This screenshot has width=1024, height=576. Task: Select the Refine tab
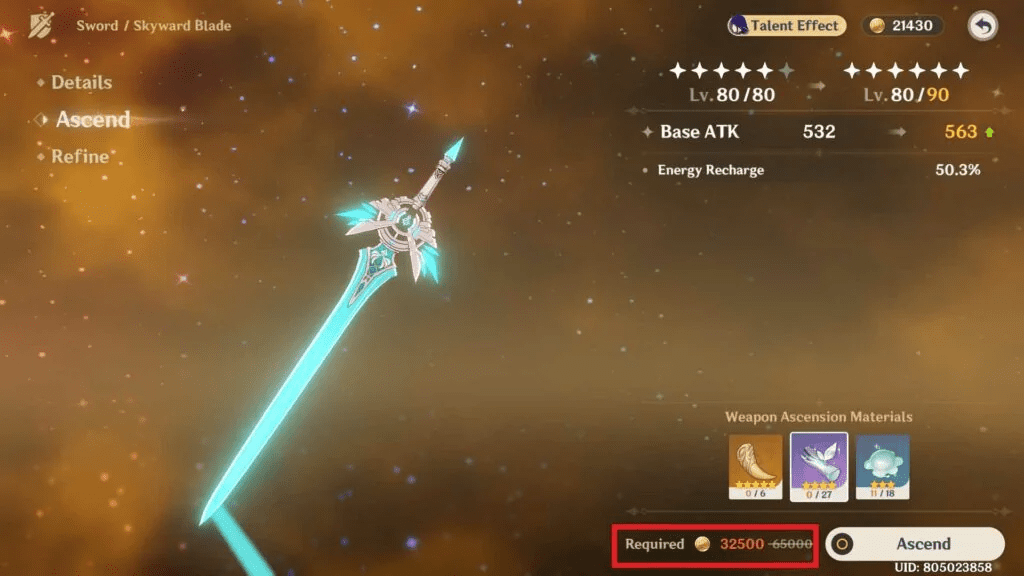coord(79,157)
